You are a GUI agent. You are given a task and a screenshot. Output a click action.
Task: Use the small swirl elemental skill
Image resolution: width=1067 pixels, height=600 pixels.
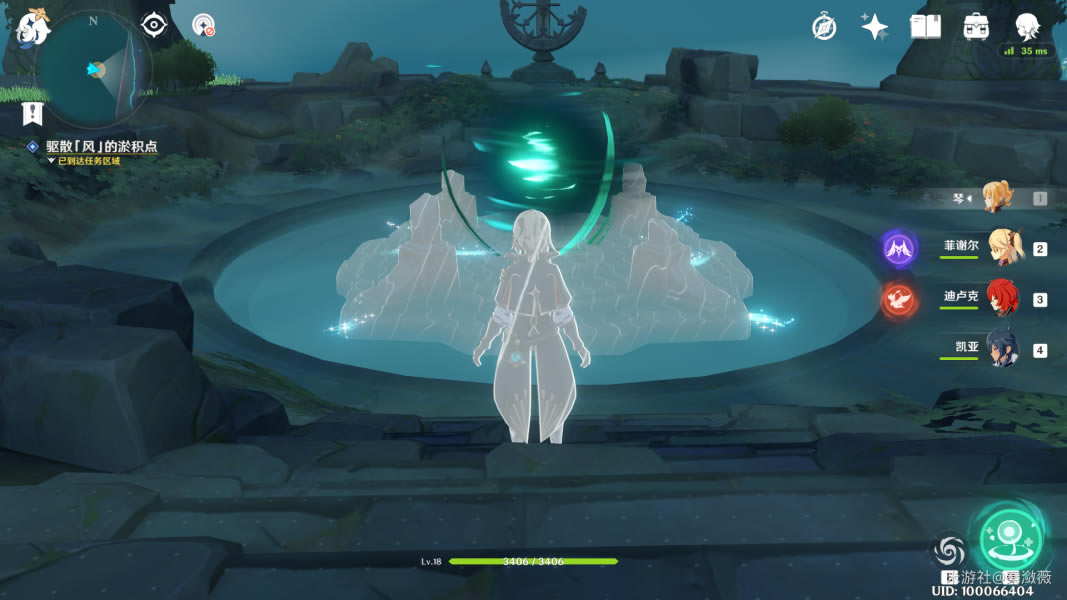[949, 551]
